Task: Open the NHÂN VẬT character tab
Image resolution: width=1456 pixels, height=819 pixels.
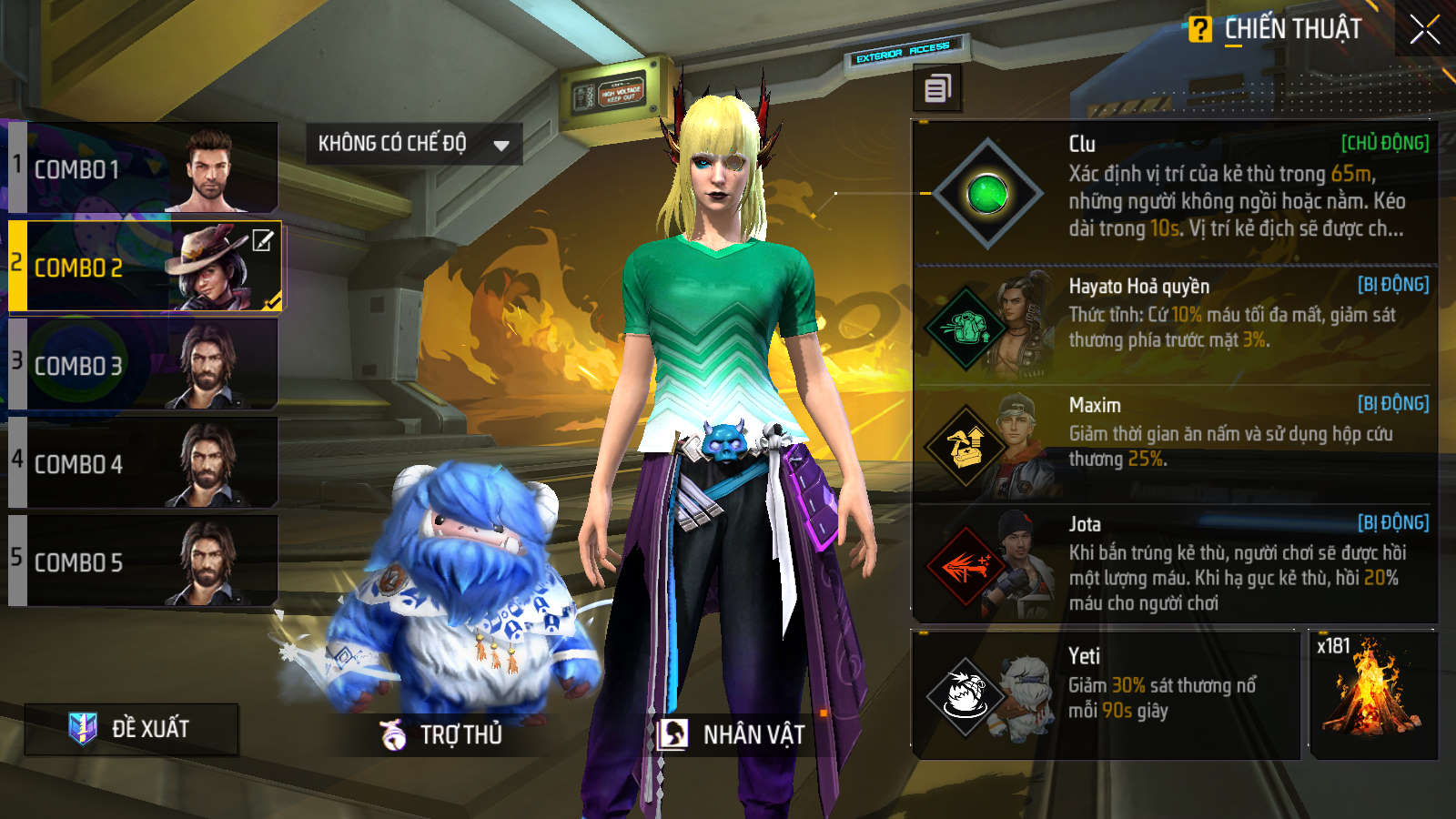Action: coord(733,734)
